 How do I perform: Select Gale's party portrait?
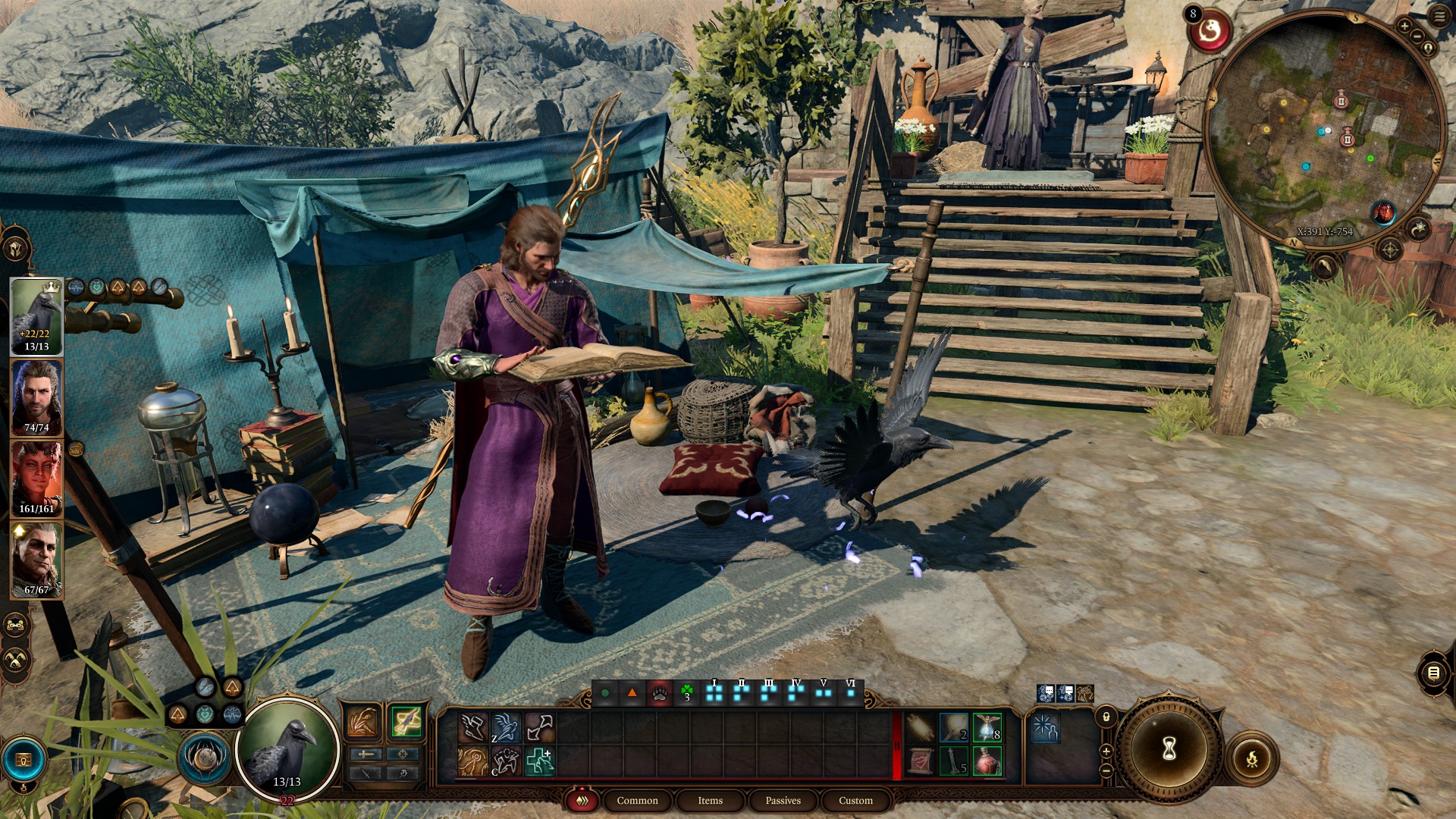36,397
